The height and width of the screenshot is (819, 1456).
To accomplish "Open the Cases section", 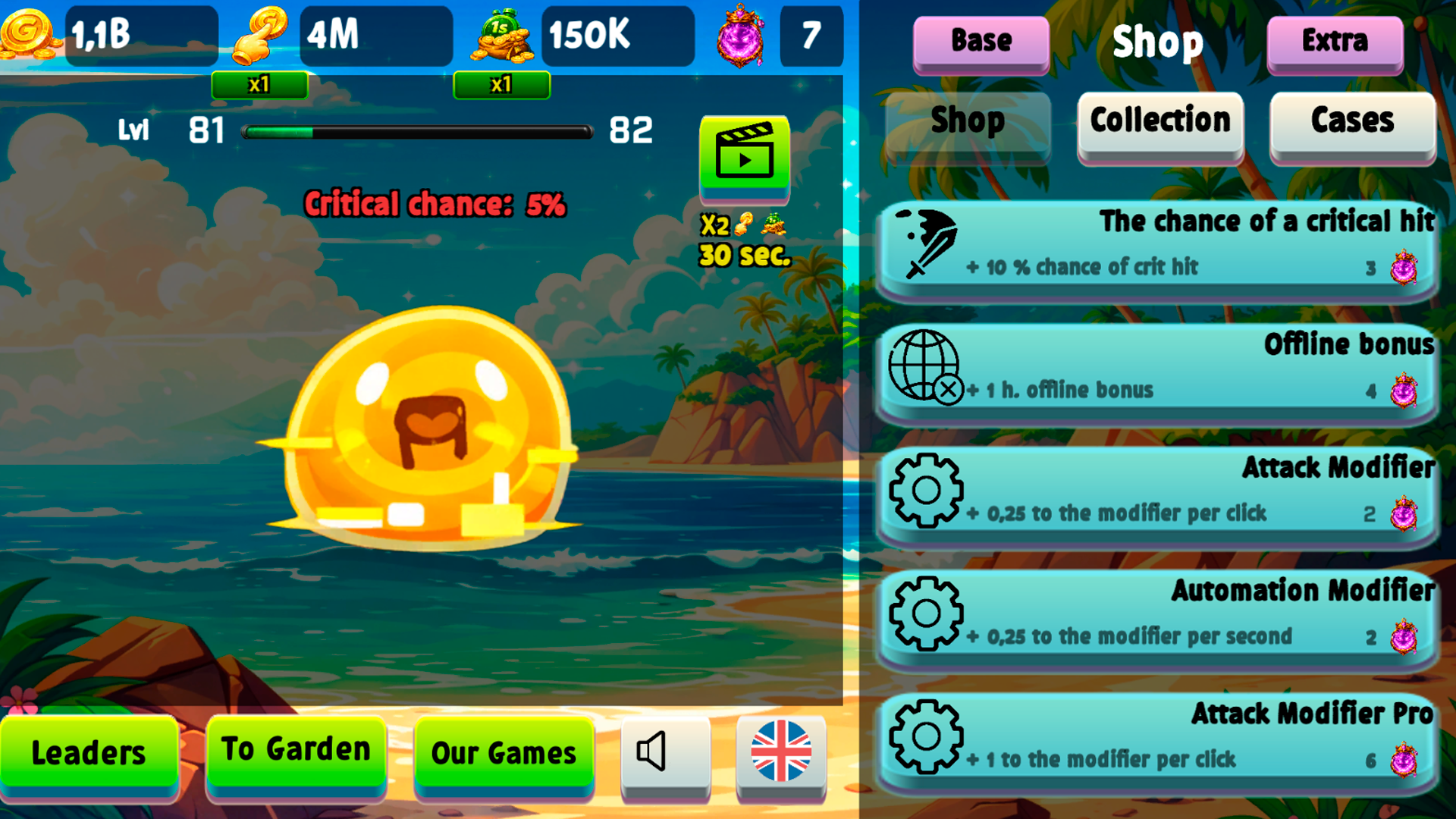I will pyautogui.click(x=1353, y=121).
